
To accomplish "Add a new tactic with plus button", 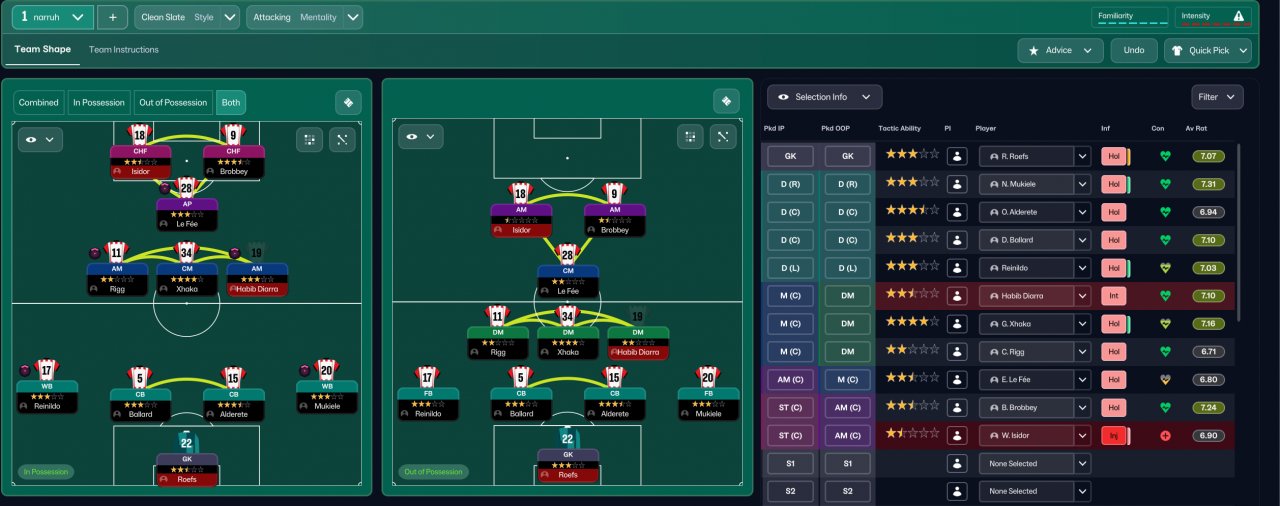I will tap(112, 17).
